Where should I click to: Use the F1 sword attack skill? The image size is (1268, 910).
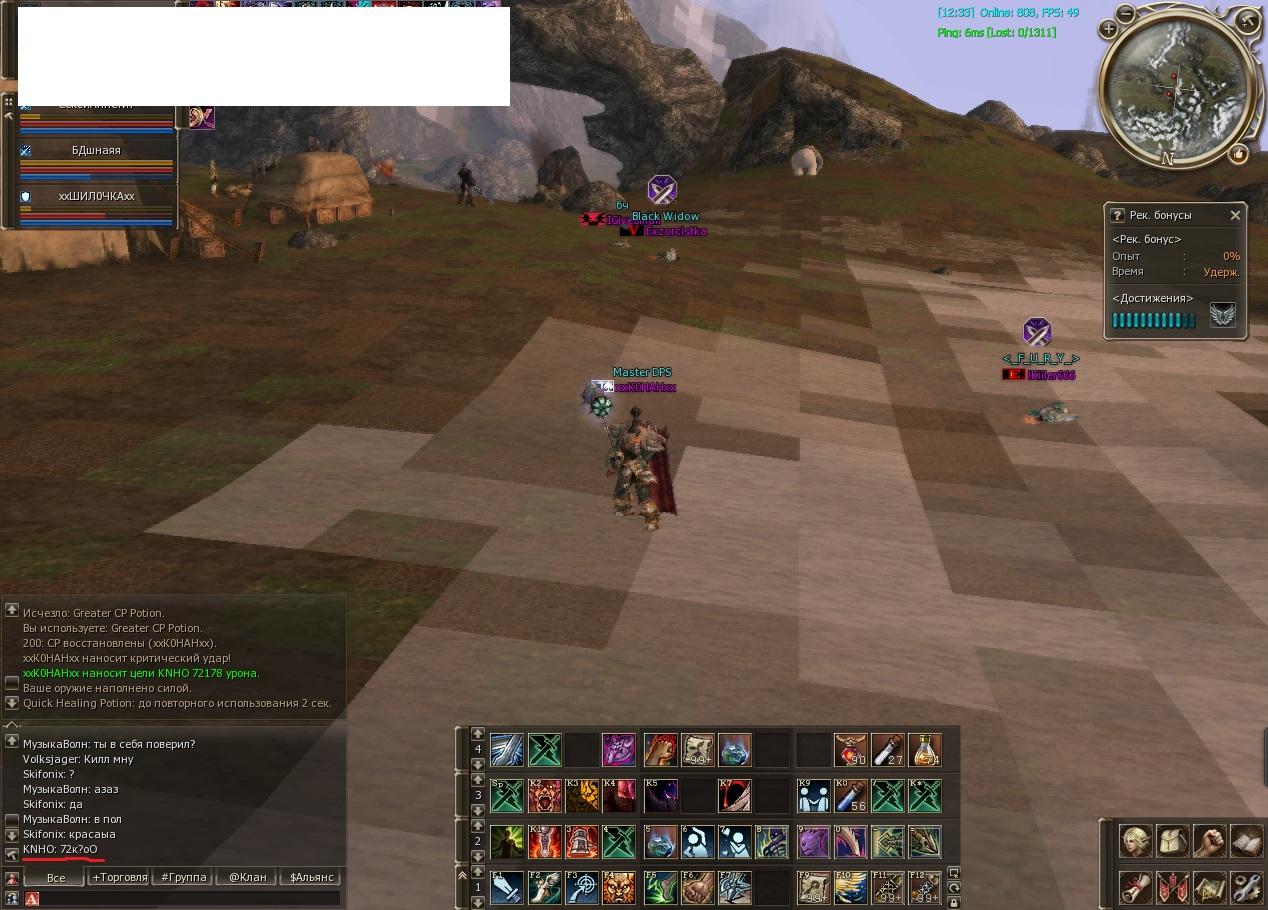507,887
